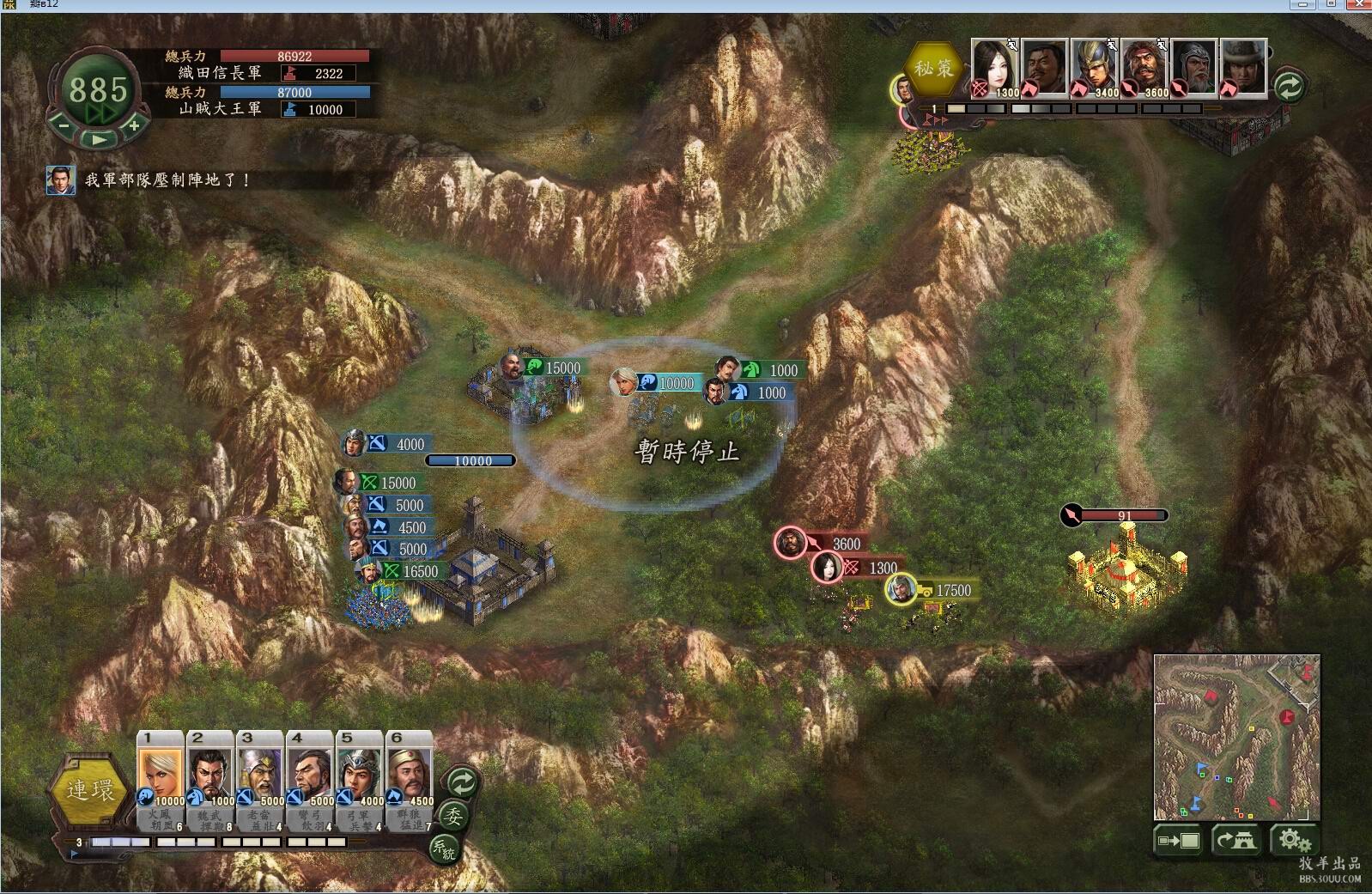The height and width of the screenshot is (894, 1372).
Task: Open settings with the gears button
Action: (1294, 840)
